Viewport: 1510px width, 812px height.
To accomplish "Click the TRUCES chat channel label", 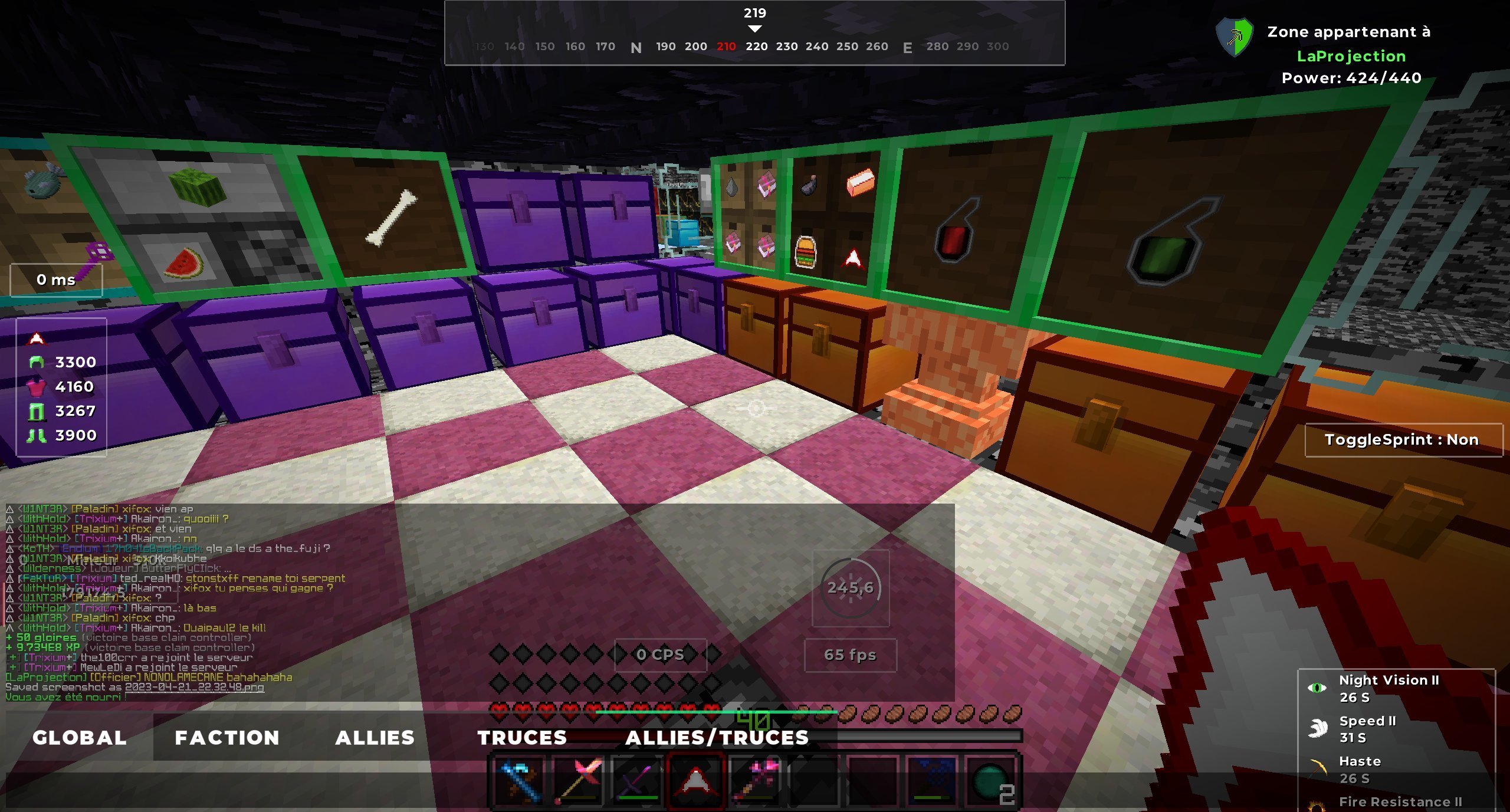I will coord(523,738).
